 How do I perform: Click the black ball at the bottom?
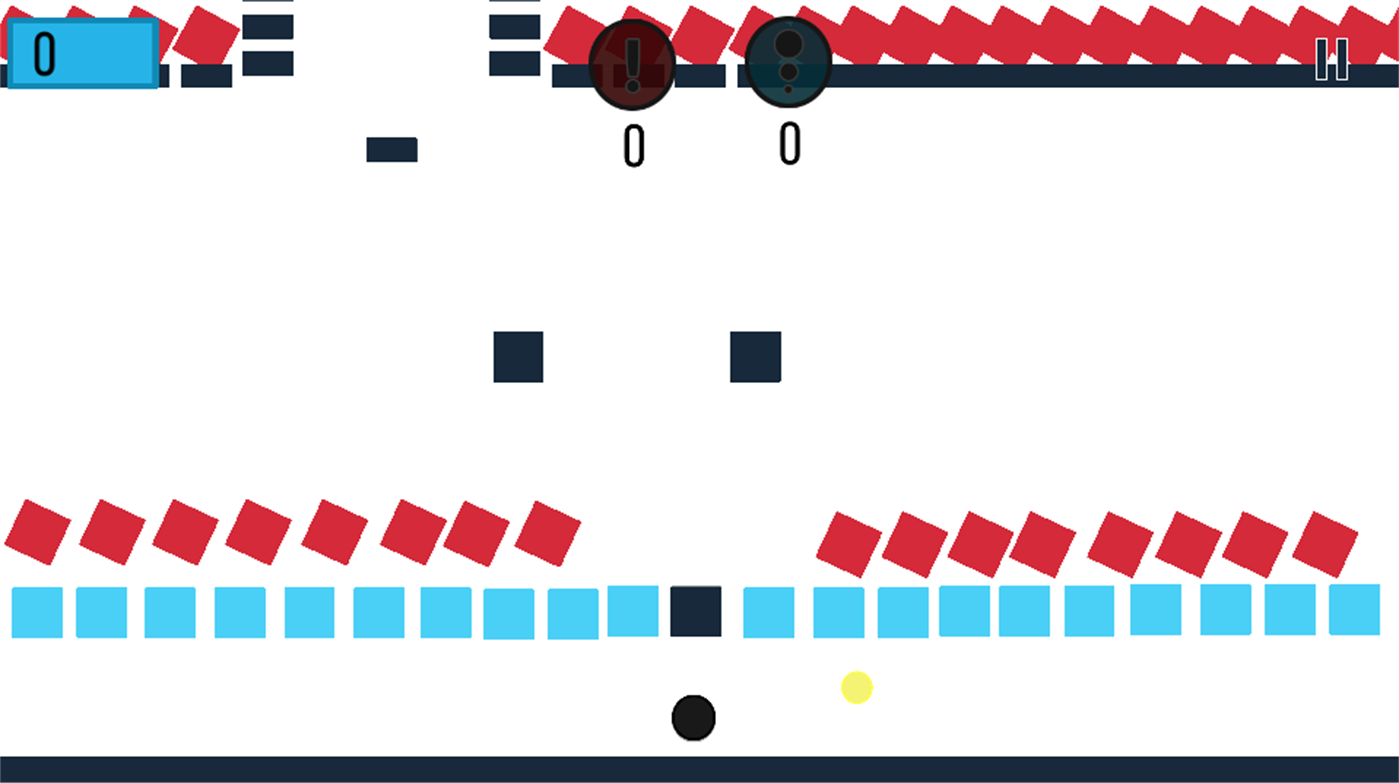pos(693,716)
